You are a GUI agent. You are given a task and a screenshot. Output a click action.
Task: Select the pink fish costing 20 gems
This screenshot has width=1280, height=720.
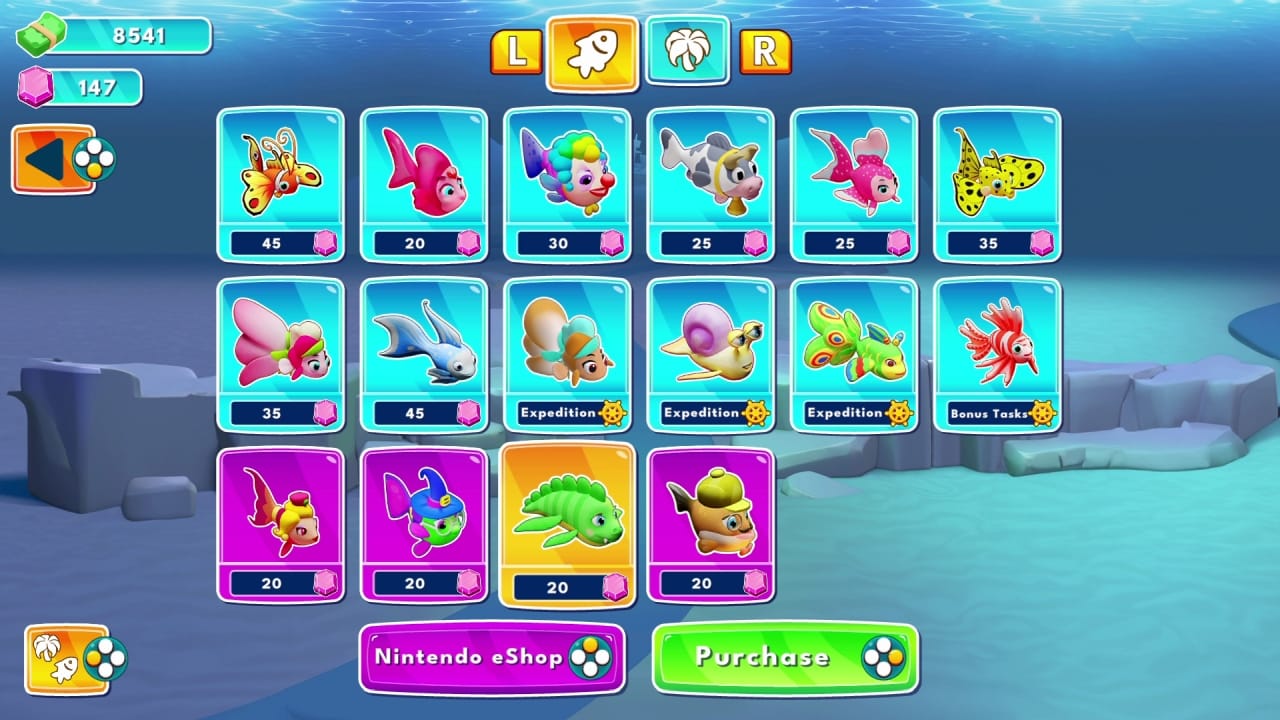pos(424,178)
